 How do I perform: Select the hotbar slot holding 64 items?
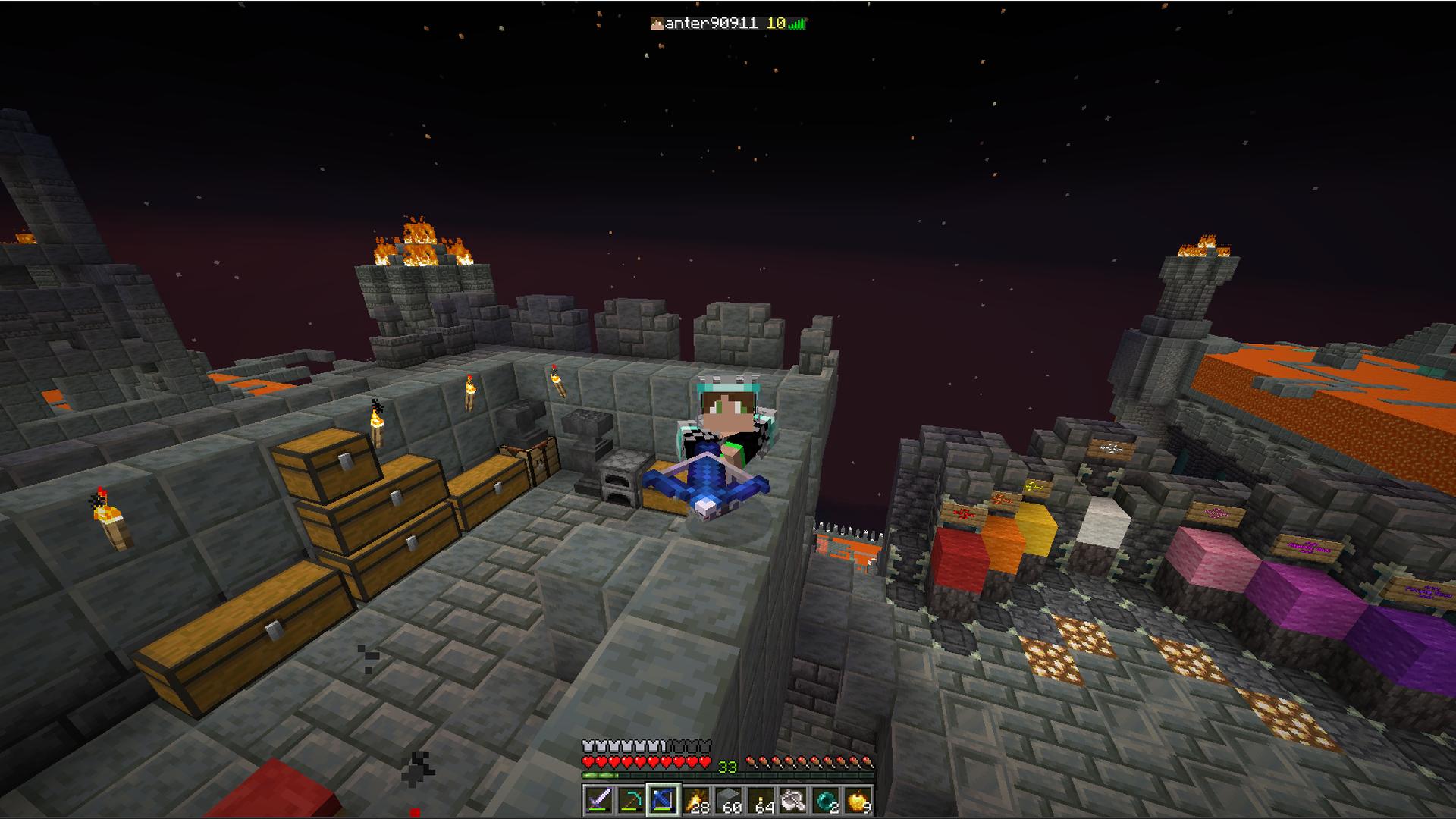point(761,800)
